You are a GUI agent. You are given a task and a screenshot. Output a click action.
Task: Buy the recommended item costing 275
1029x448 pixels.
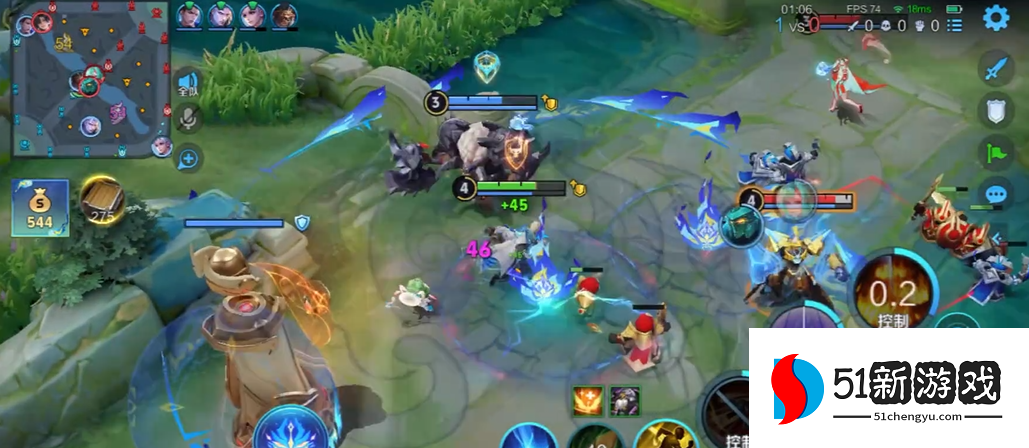(102, 200)
